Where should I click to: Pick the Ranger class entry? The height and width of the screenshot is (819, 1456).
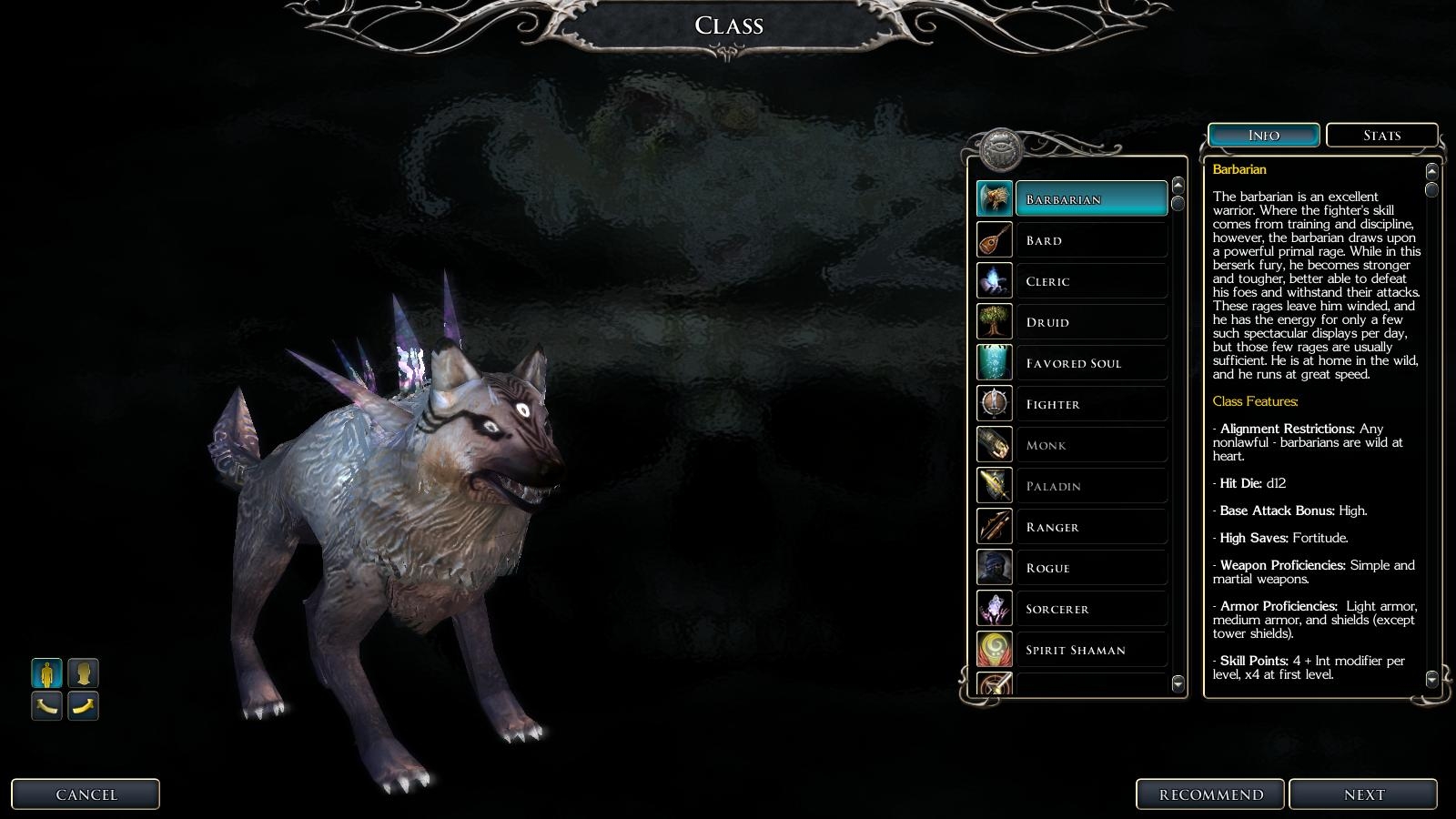coord(1090,527)
